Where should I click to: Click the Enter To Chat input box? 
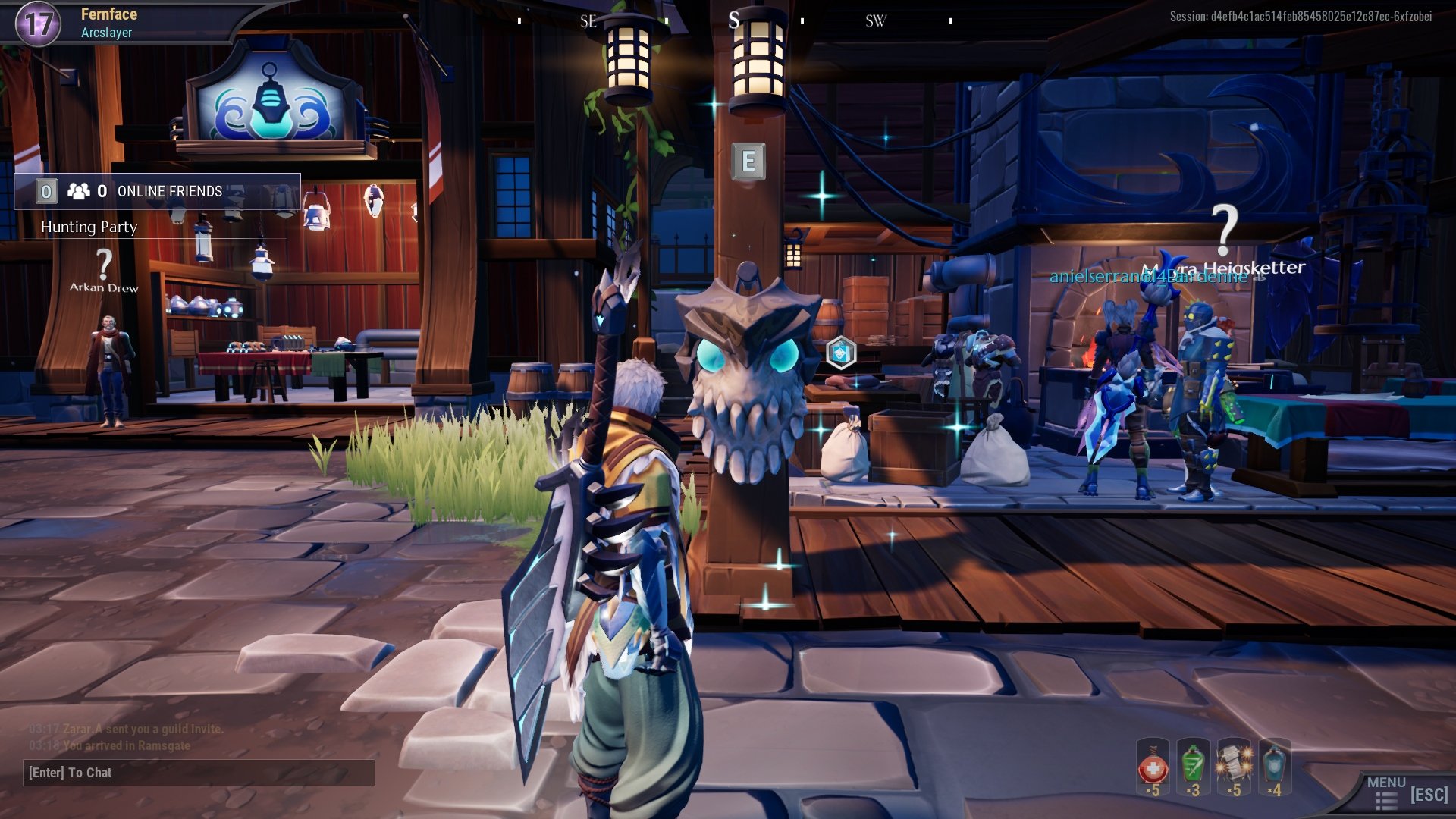199,773
